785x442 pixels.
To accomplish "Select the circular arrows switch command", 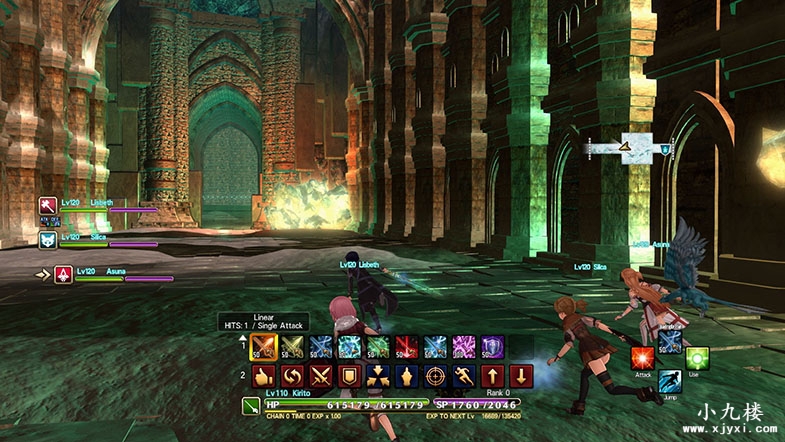I will click(x=292, y=377).
